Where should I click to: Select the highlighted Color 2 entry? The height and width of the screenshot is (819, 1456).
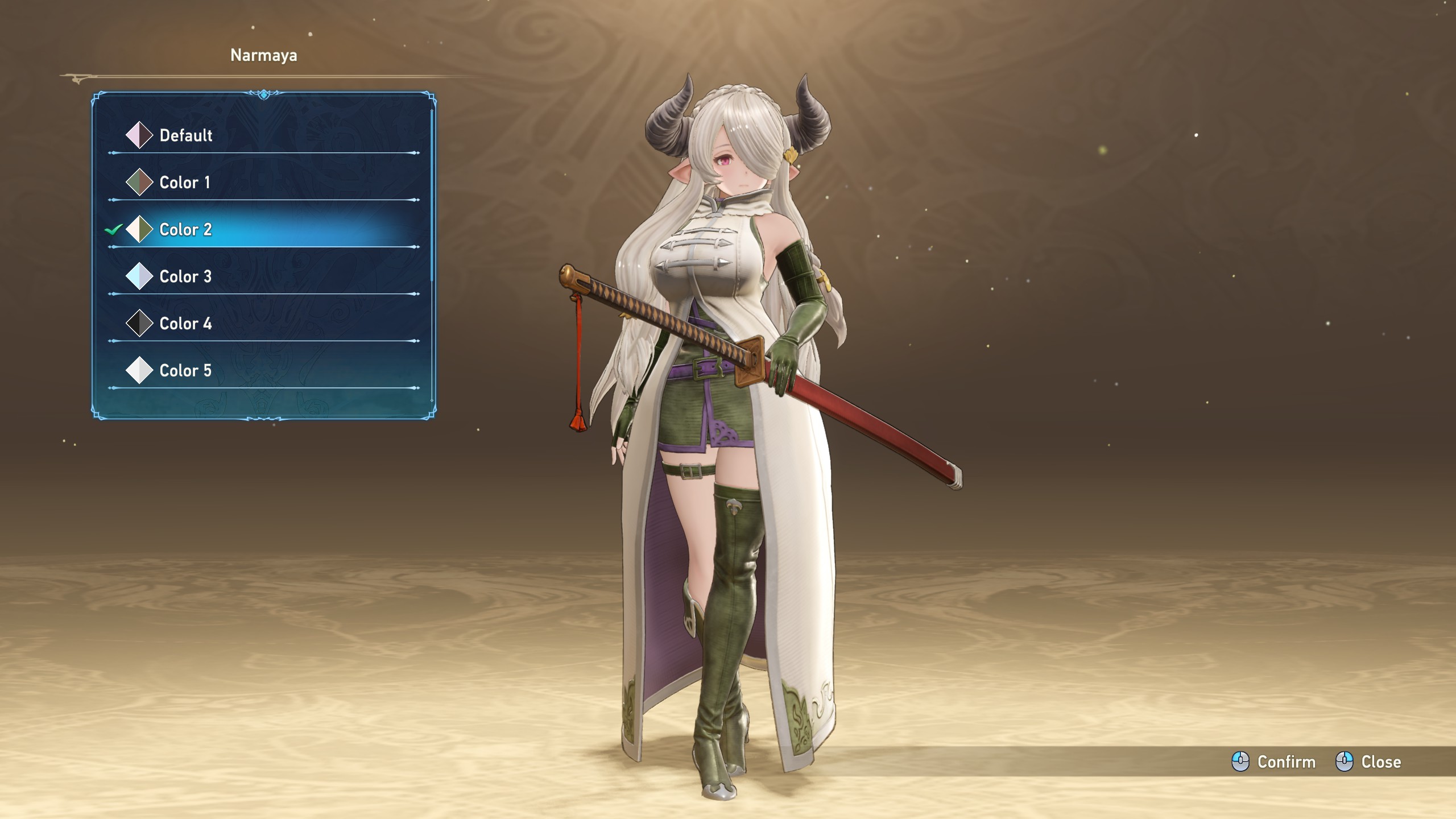185,230
